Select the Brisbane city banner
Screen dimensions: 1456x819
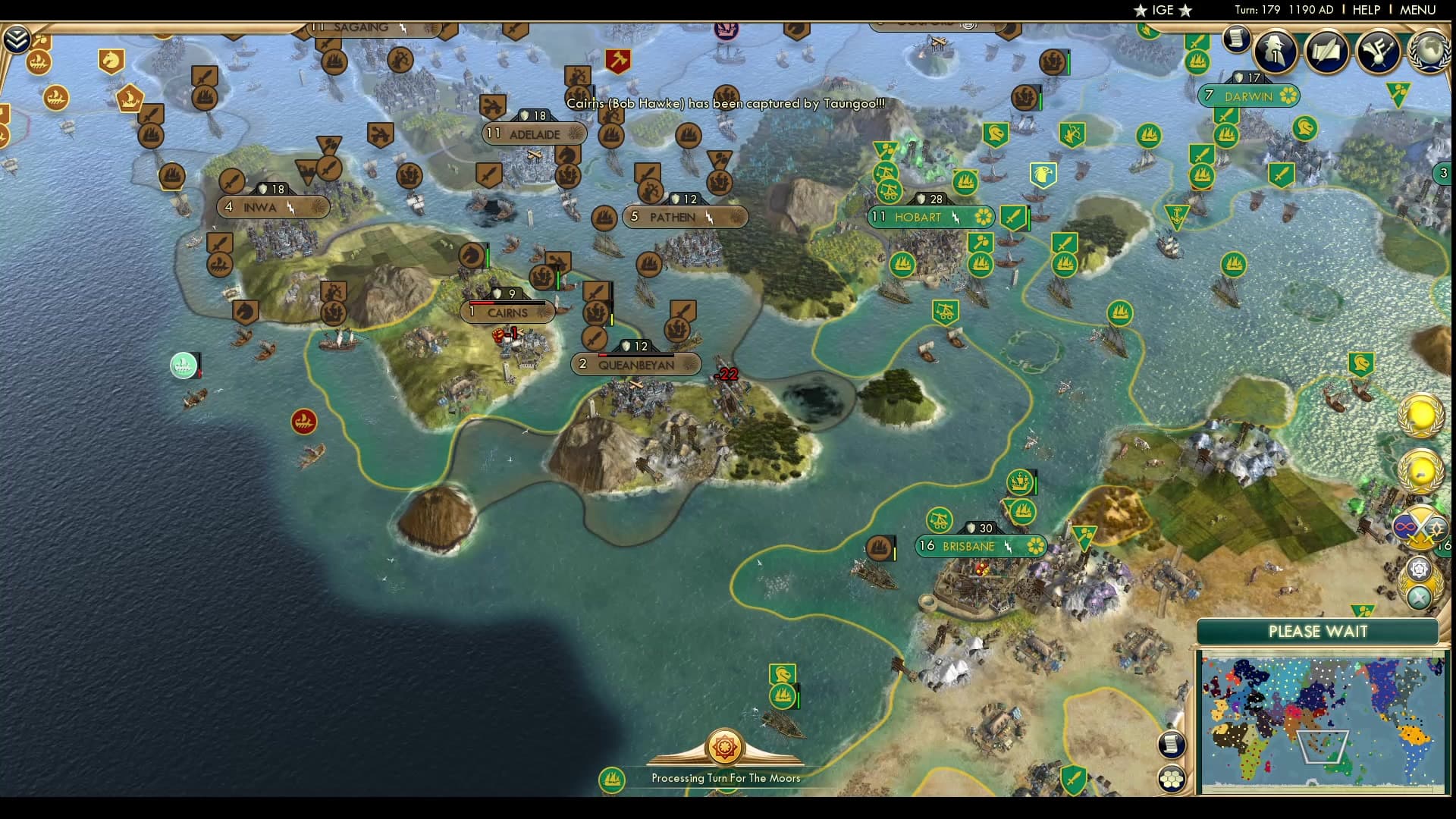pos(981,545)
